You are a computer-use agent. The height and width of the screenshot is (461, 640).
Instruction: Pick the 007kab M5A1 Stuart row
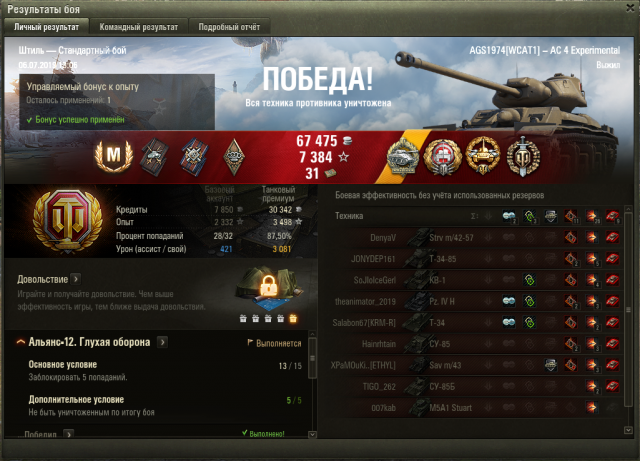click(480, 408)
